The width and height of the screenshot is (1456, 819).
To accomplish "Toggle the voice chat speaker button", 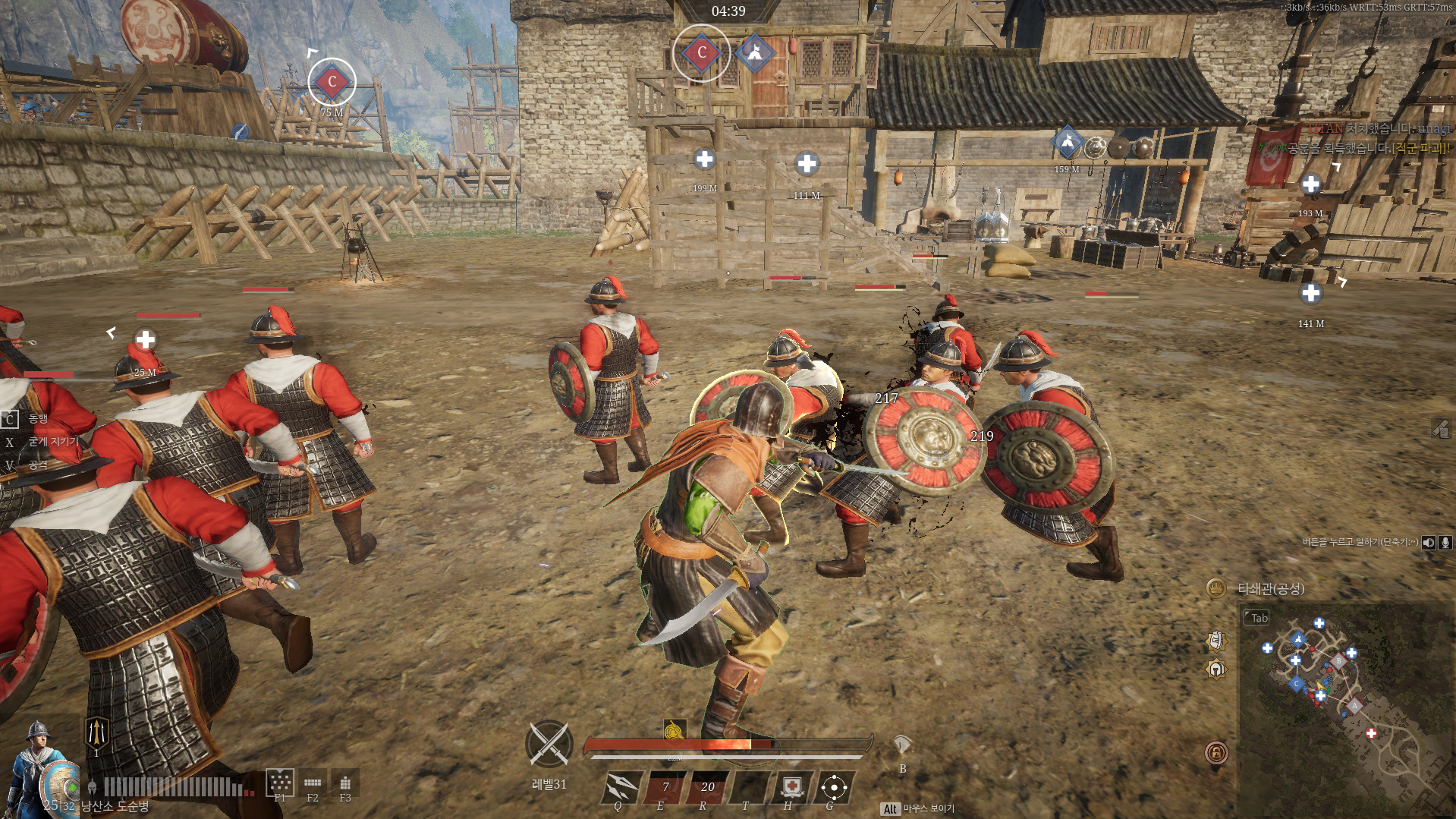I will point(1429,542).
